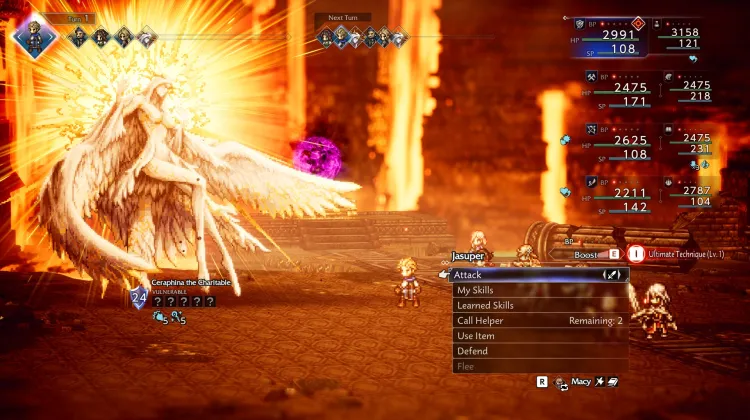Target Ceraphina the Charitable's shield counter
This screenshot has width=750, height=420.
coord(138,298)
